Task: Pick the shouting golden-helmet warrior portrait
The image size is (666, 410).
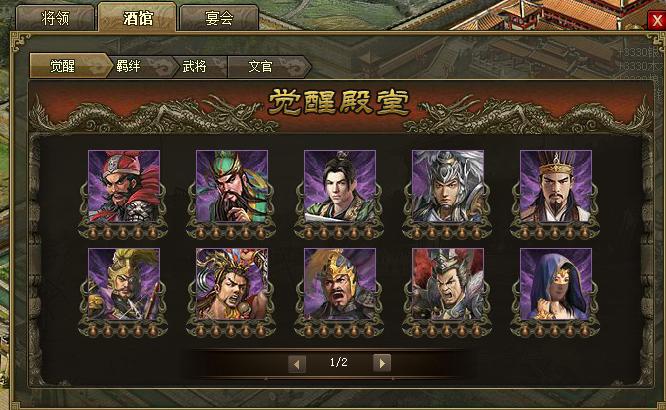Action: click(340, 284)
